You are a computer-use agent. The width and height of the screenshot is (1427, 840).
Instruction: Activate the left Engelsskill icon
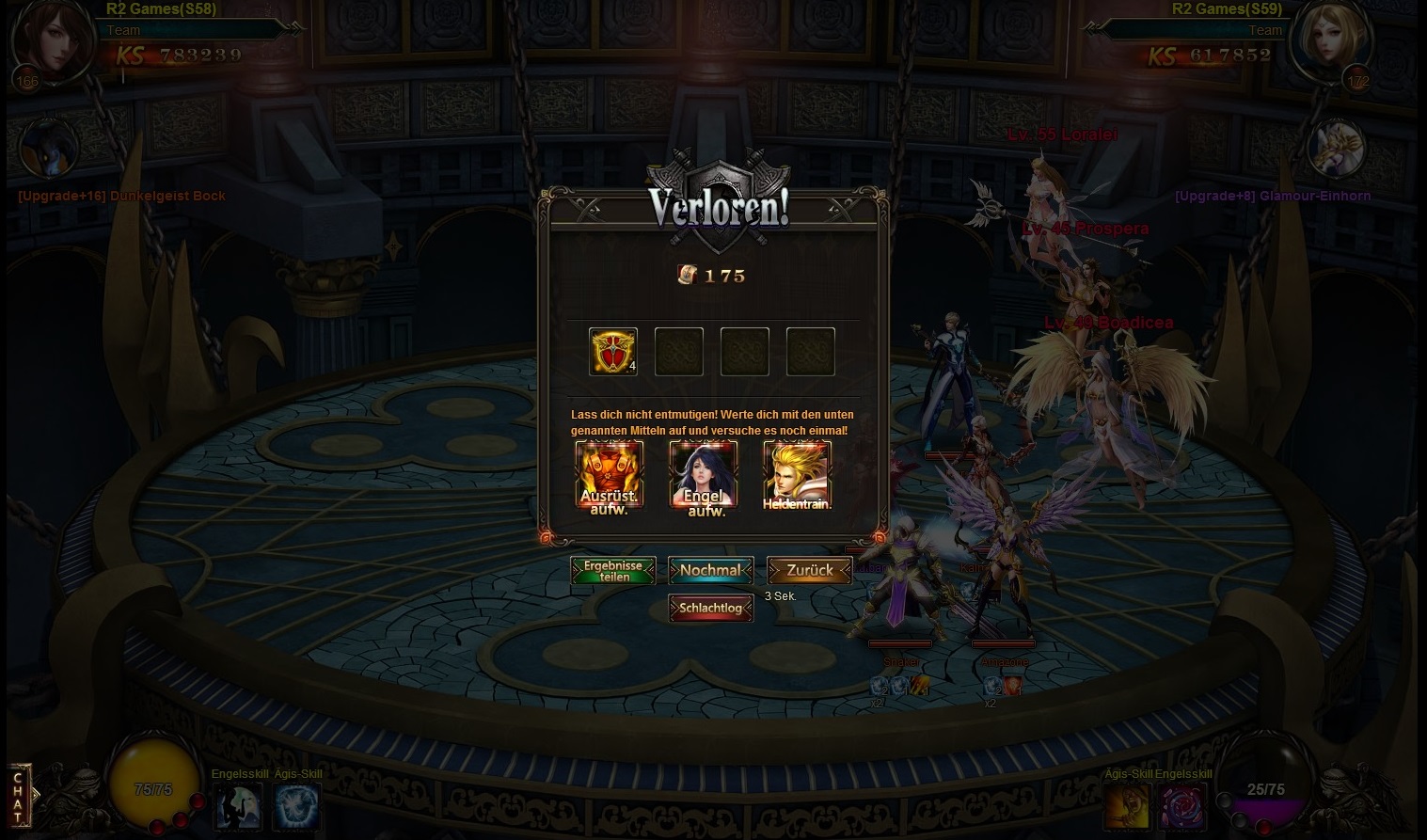tap(239, 807)
